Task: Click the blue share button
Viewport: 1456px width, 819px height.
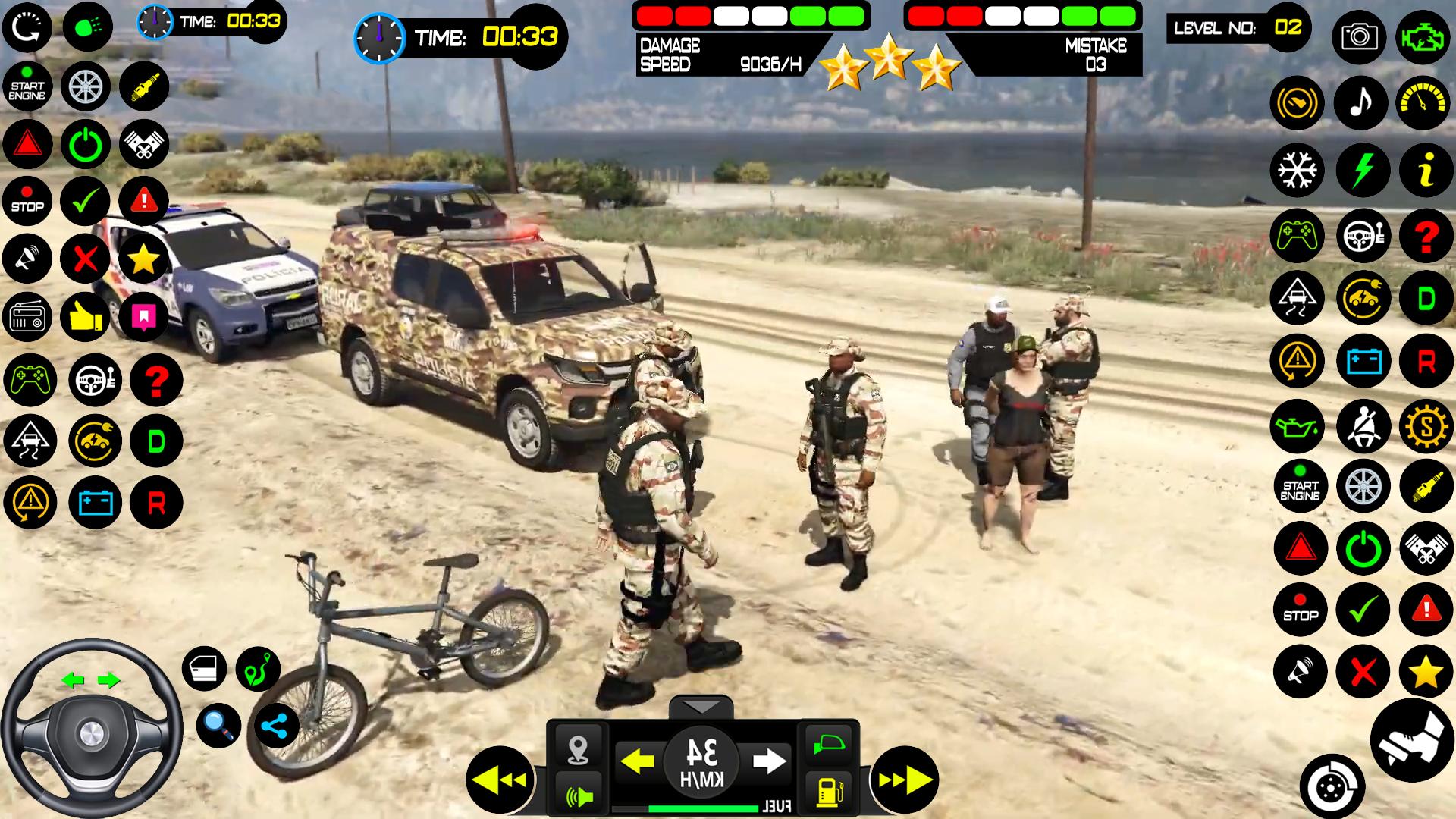Action: (275, 726)
